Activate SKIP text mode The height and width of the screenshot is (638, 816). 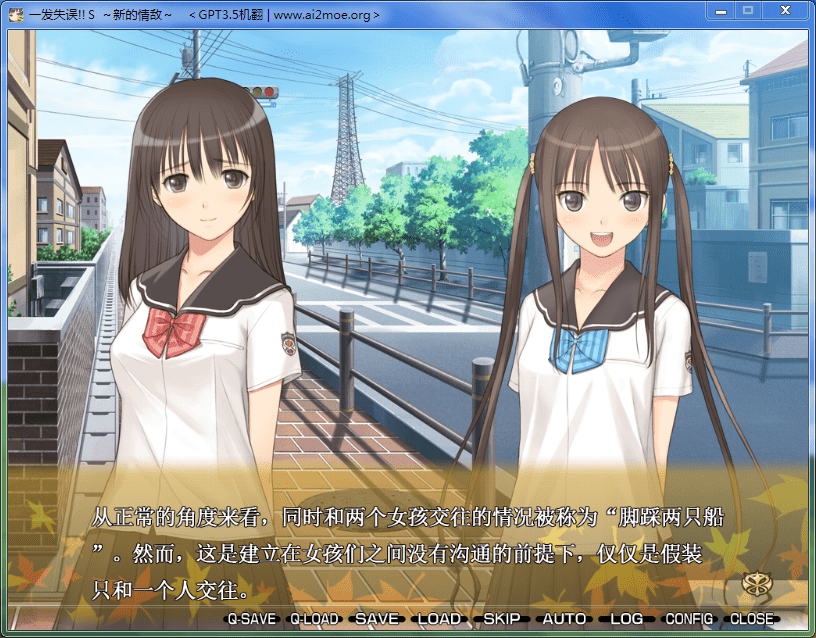502,619
